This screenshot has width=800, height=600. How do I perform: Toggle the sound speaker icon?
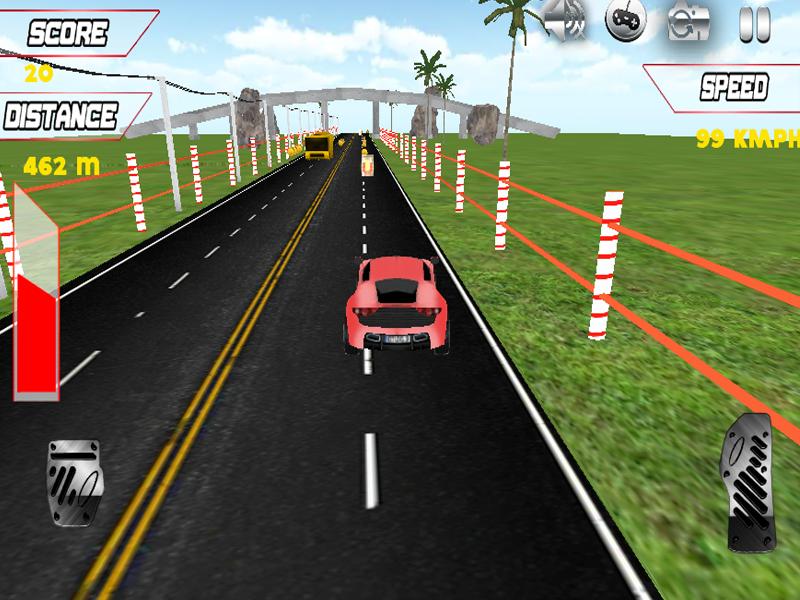565,20
